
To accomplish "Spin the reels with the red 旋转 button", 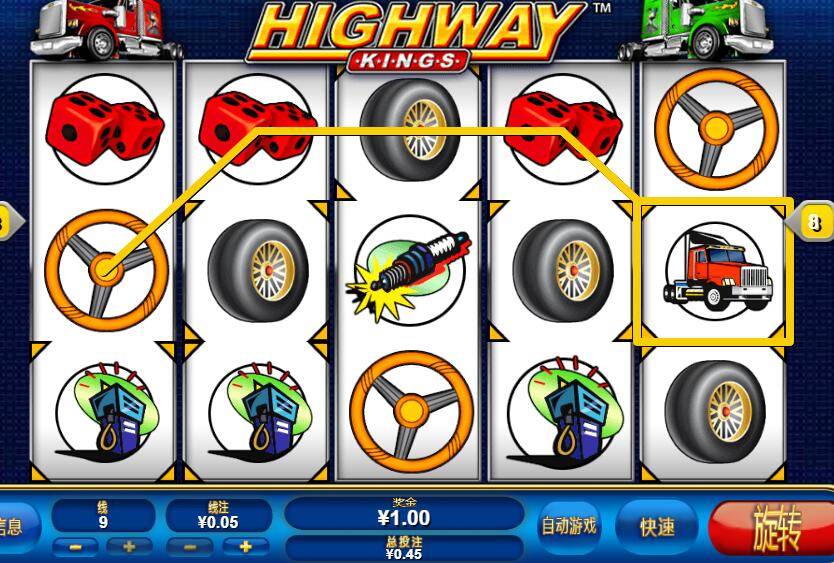I will tap(774, 527).
